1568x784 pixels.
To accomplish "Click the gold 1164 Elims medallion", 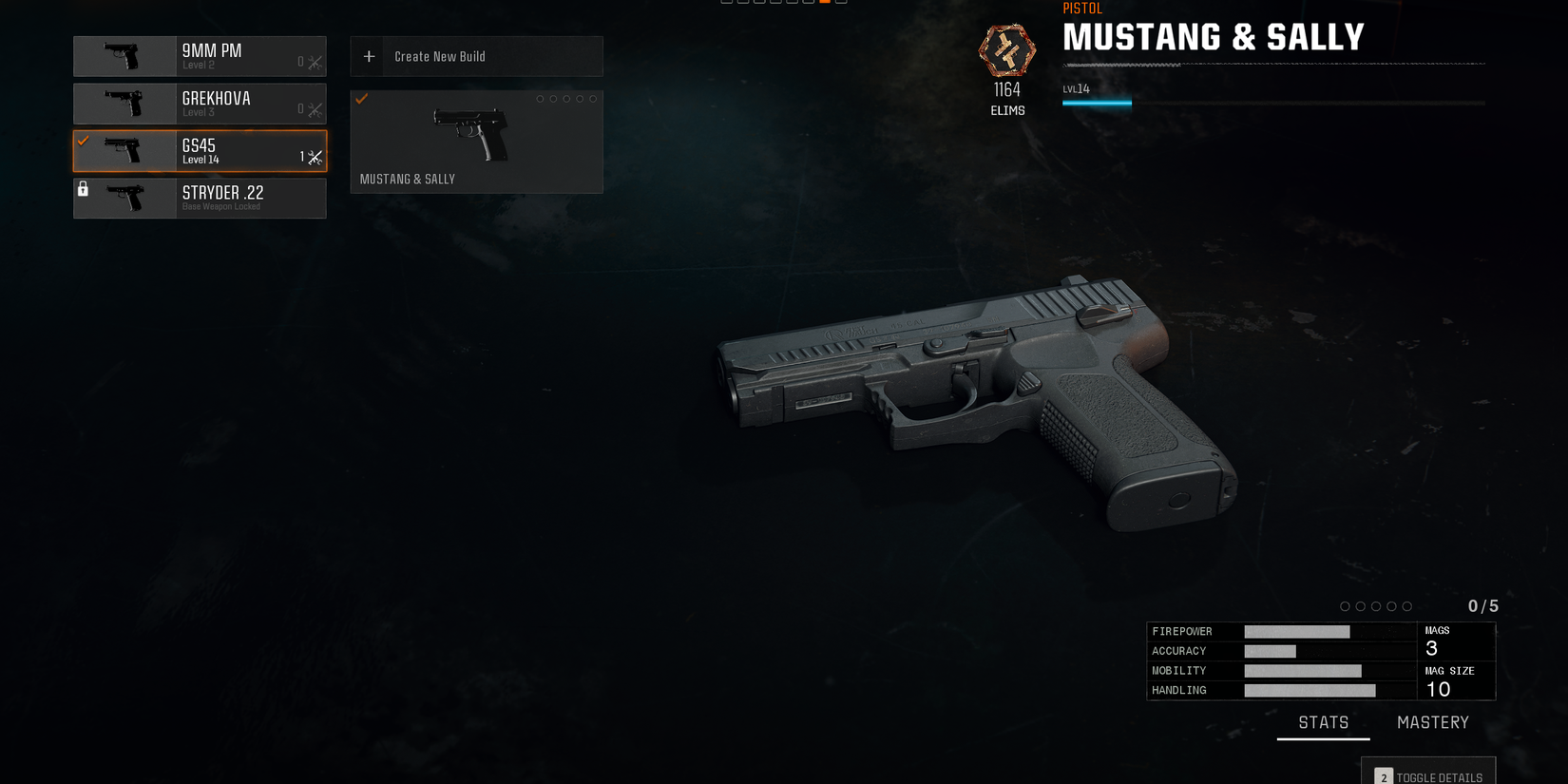I will 1006,52.
